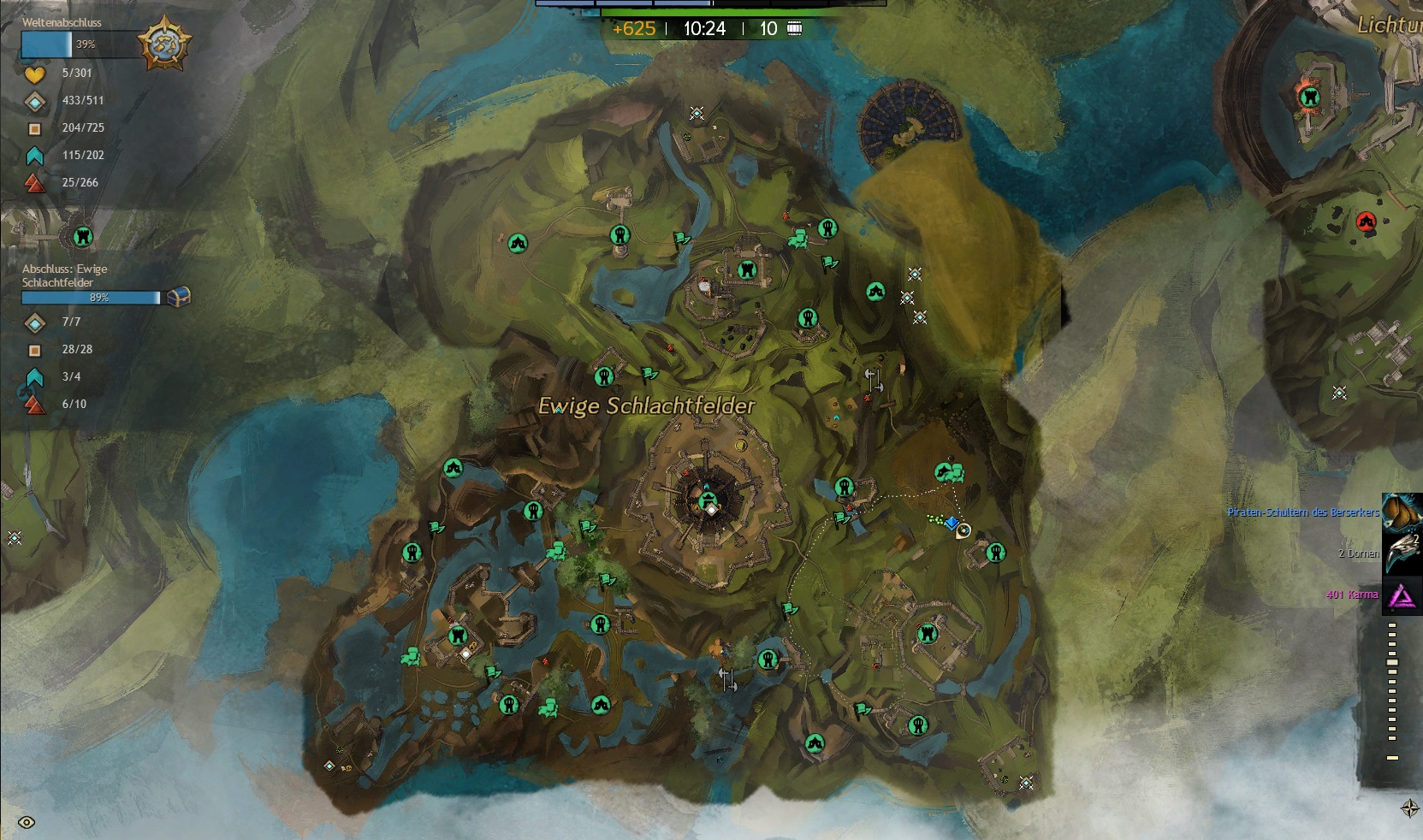
Task: Click the red objective marker near Lichtung
Action: pyautogui.click(x=1366, y=222)
